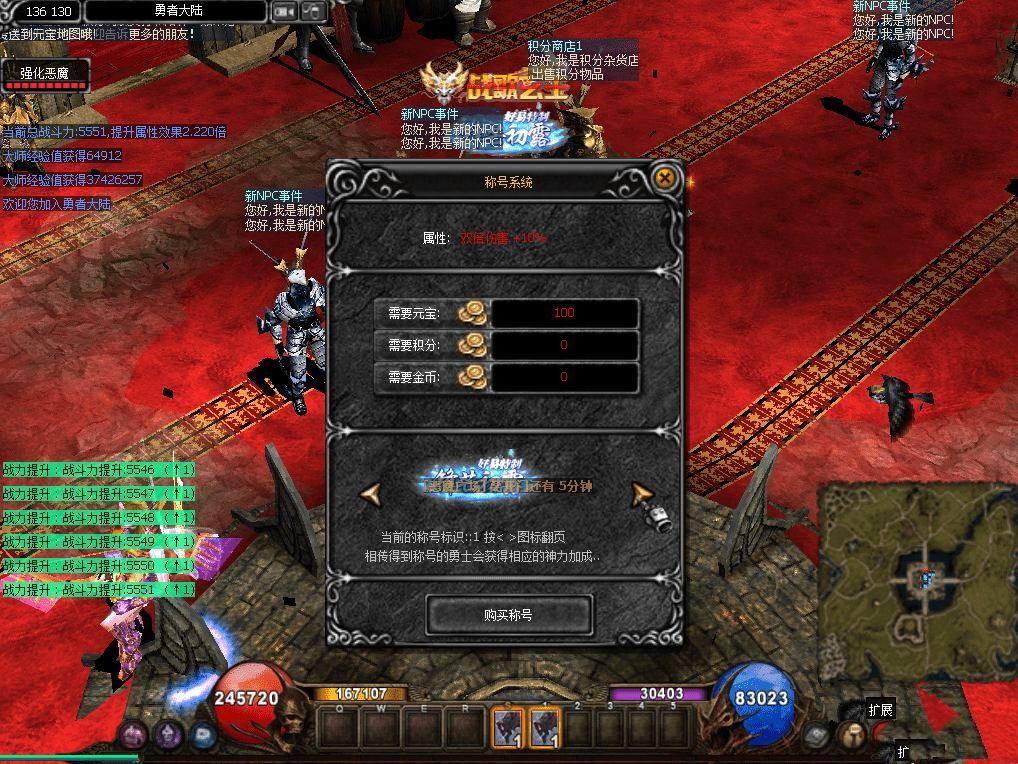Buy the title with 购买称号
The image size is (1018, 764).
click(x=508, y=615)
